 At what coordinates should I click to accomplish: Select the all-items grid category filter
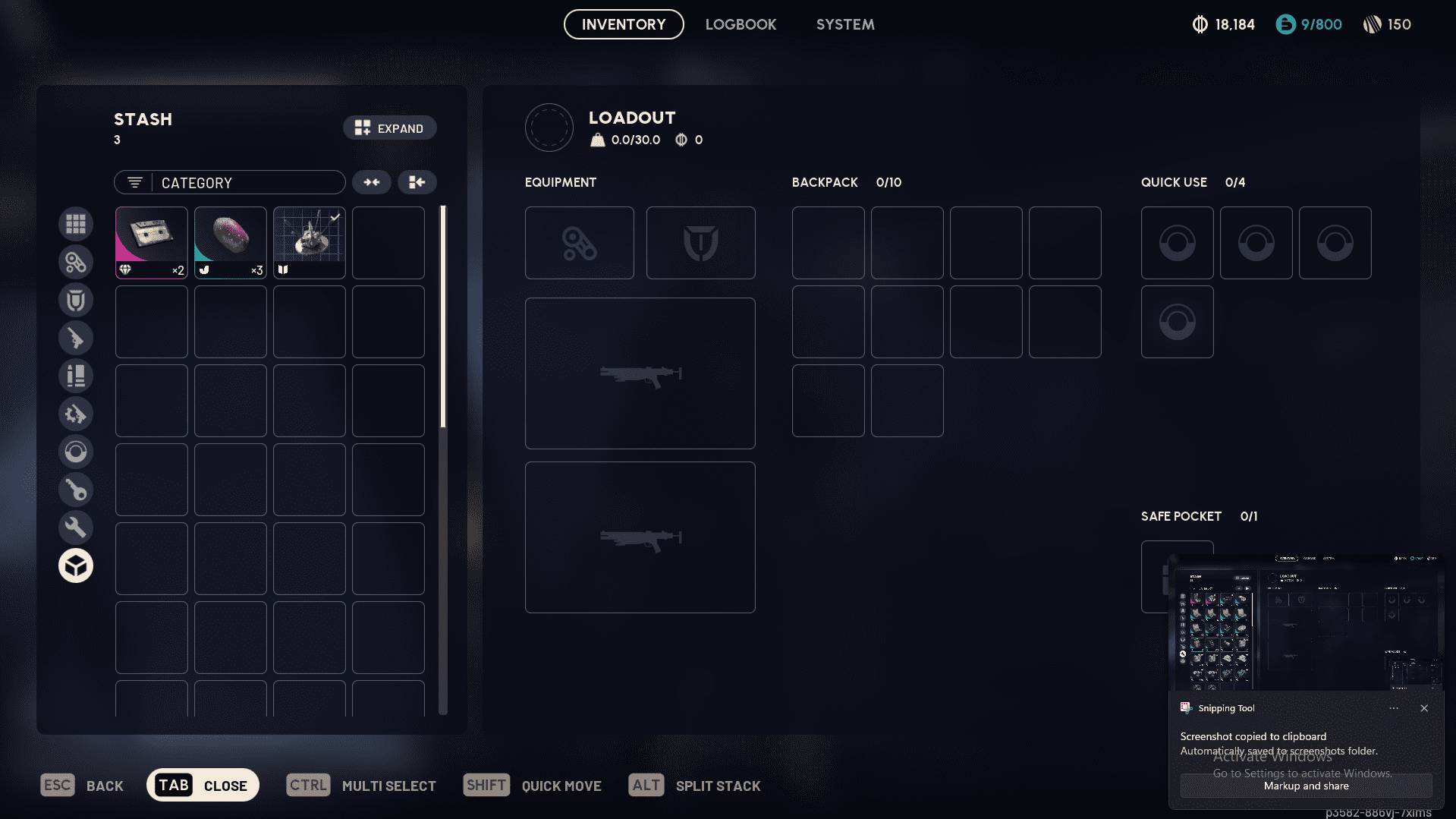pyautogui.click(x=76, y=224)
